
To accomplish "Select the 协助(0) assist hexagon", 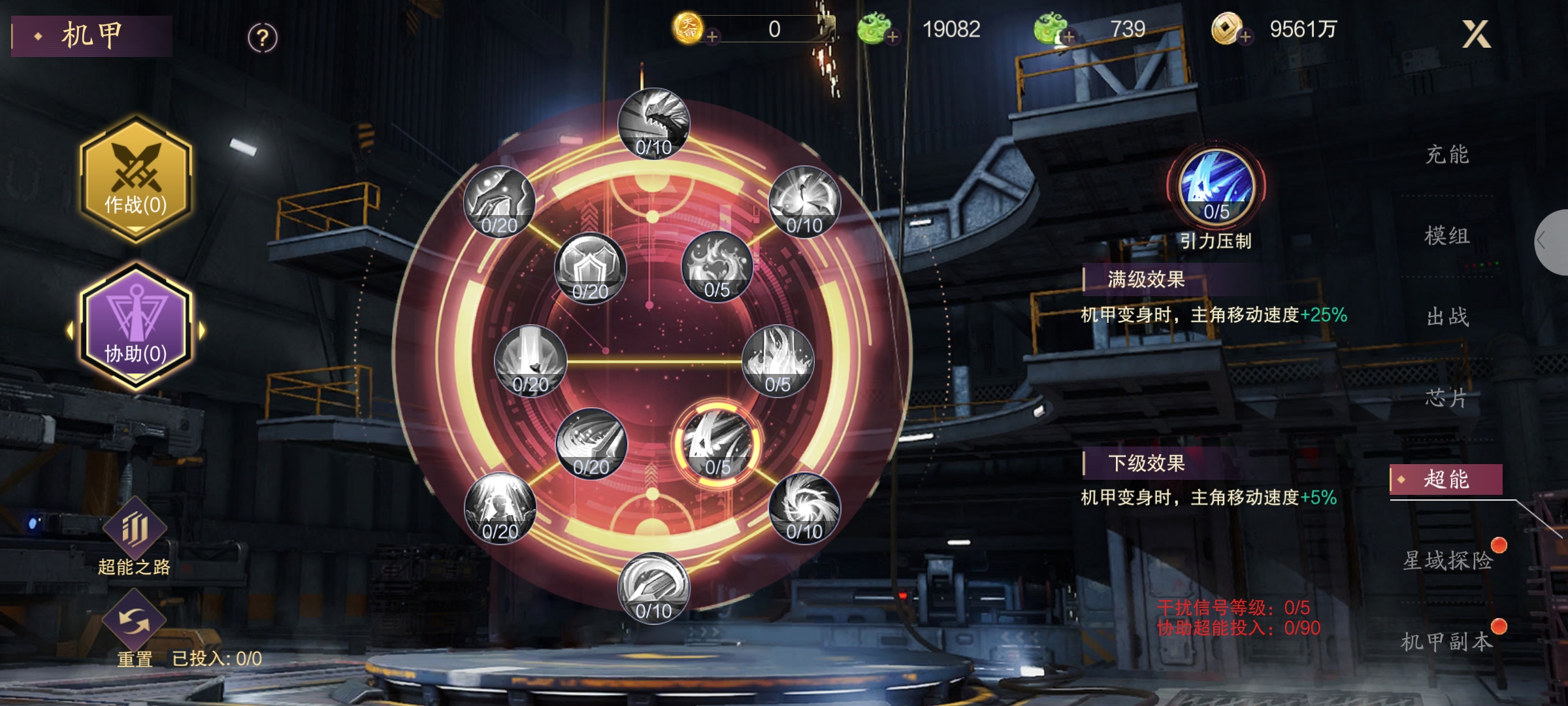I will pyautogui.click(x=136, y=327).
